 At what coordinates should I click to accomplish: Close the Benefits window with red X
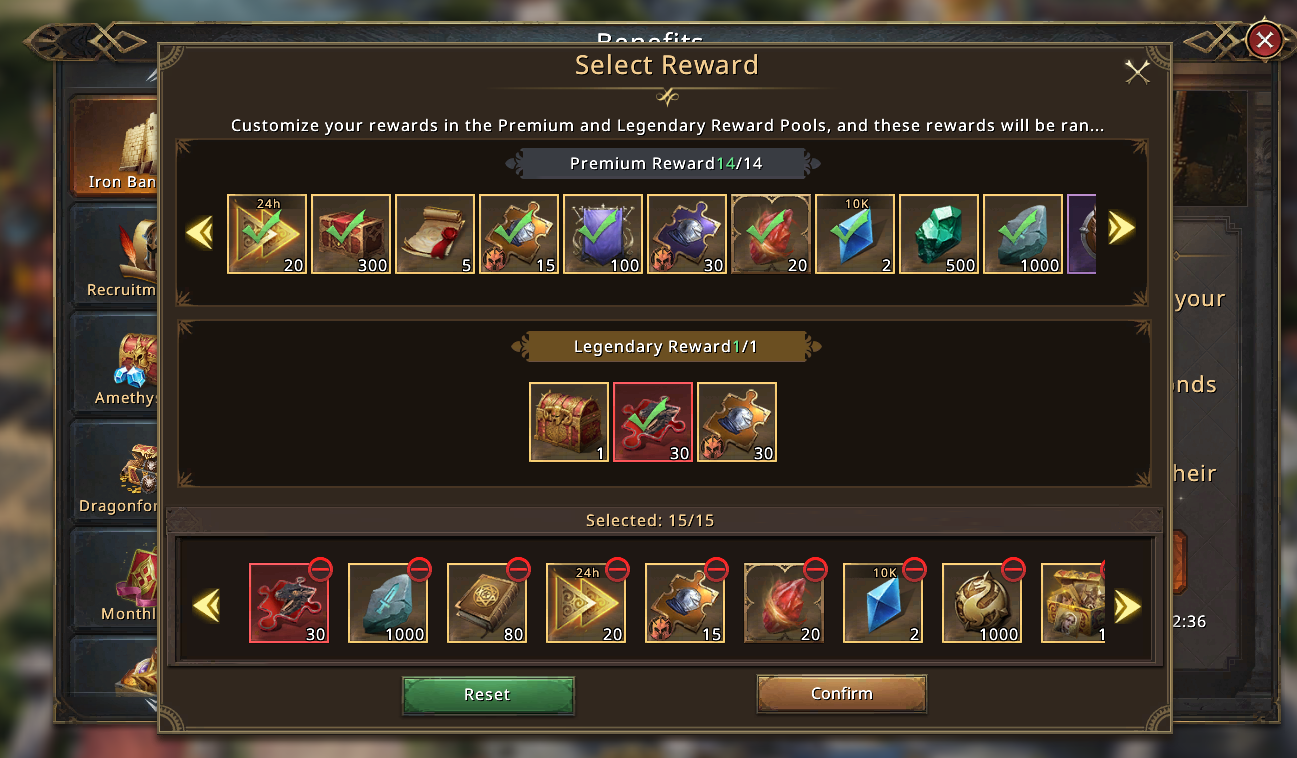tap(1264, 40)
